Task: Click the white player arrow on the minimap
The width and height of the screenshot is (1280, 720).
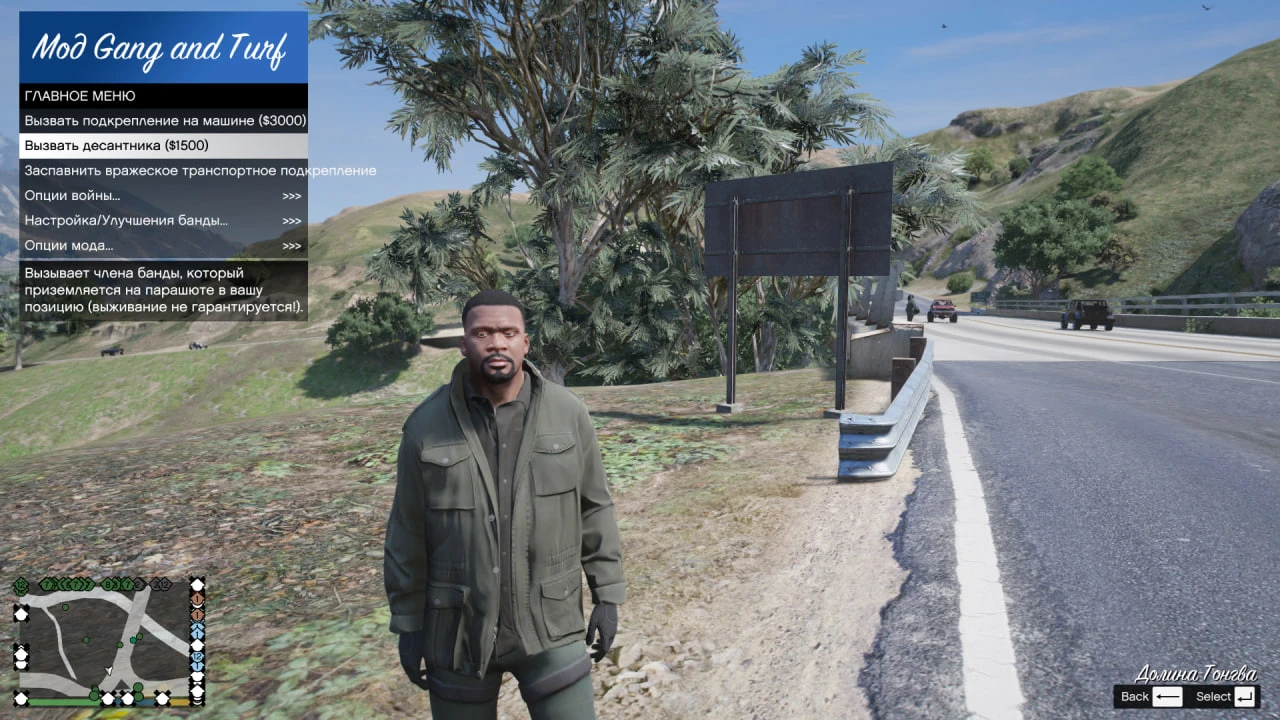Action: (108, 670)
